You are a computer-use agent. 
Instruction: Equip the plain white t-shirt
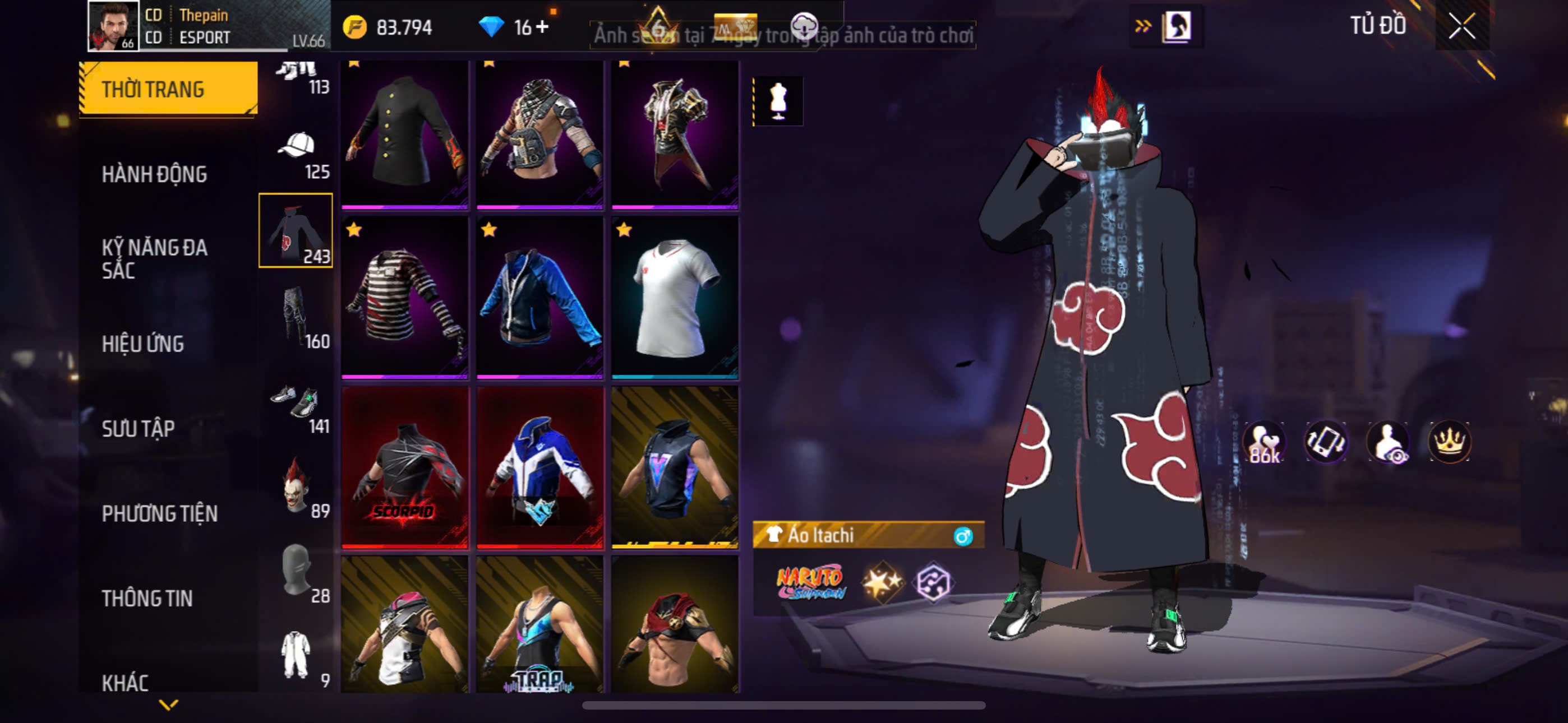[x=675, y=298]
